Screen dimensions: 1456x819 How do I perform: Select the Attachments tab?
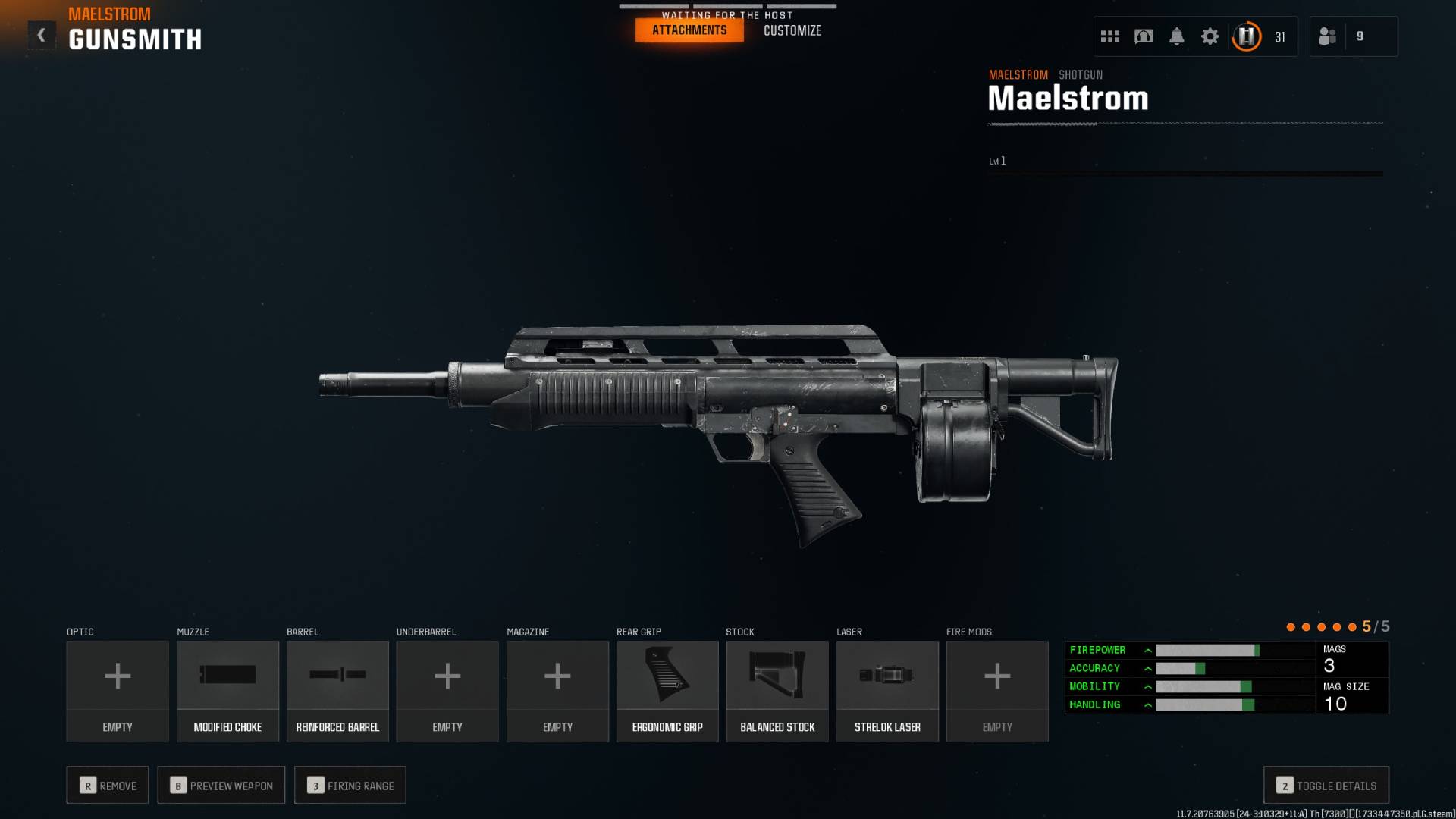pos(689,30)
